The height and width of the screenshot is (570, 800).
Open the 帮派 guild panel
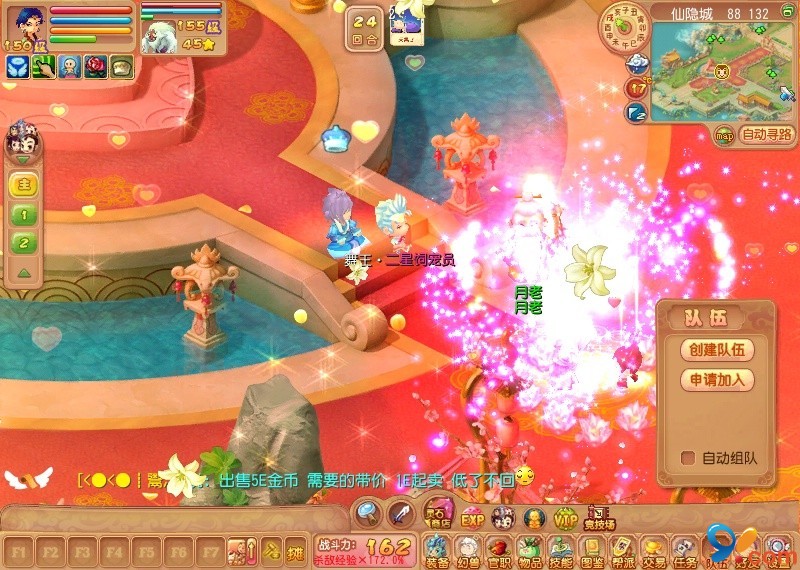tap(623, 549)
